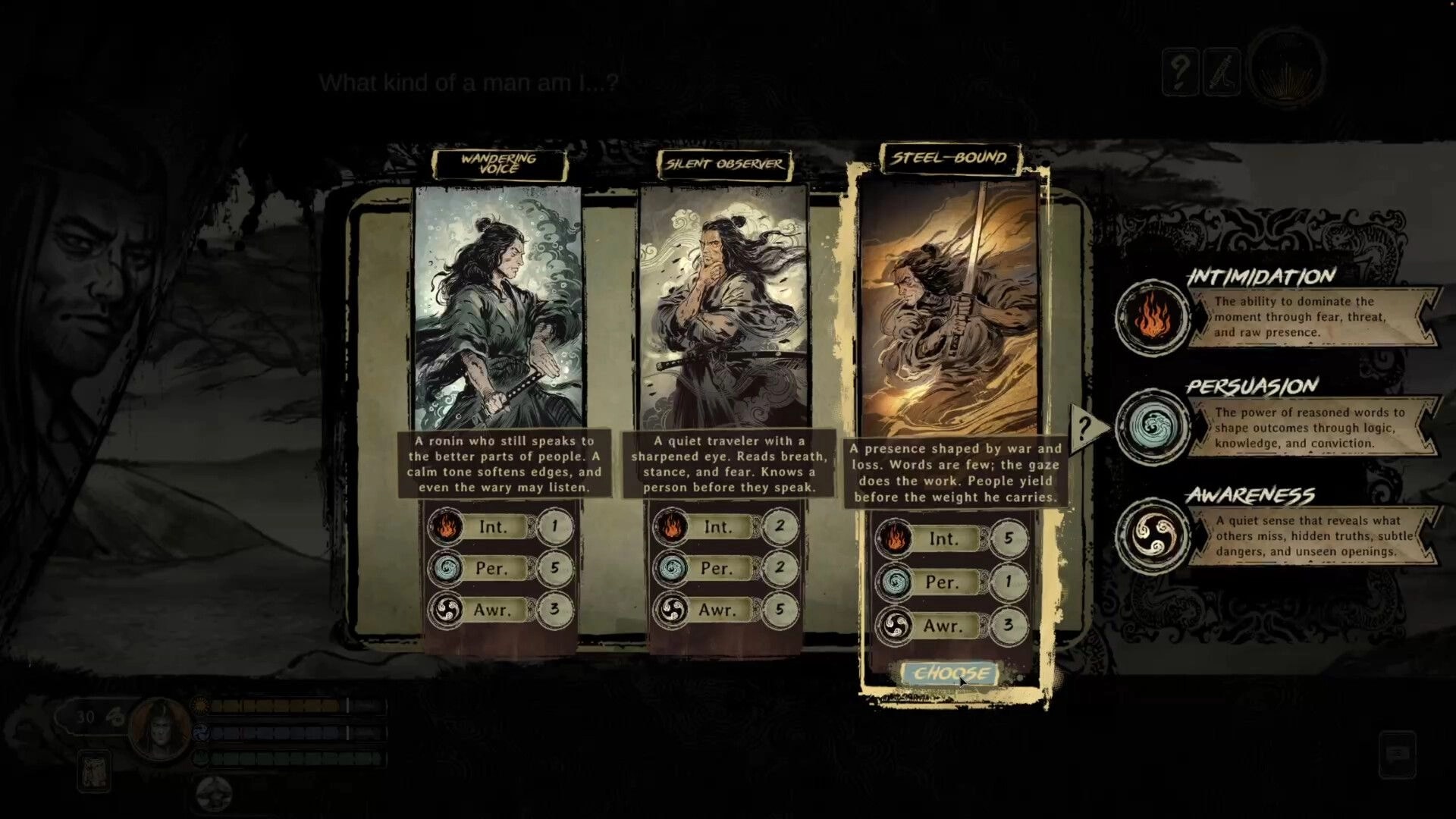
Task: Click the Awr spiral icon under Silent Observer
Action: (x=674, y=609)
